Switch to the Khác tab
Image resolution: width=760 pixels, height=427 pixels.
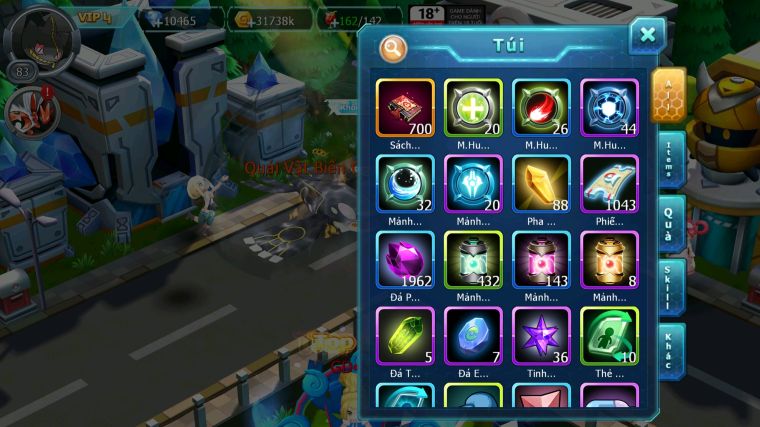[x=670, y=351]
